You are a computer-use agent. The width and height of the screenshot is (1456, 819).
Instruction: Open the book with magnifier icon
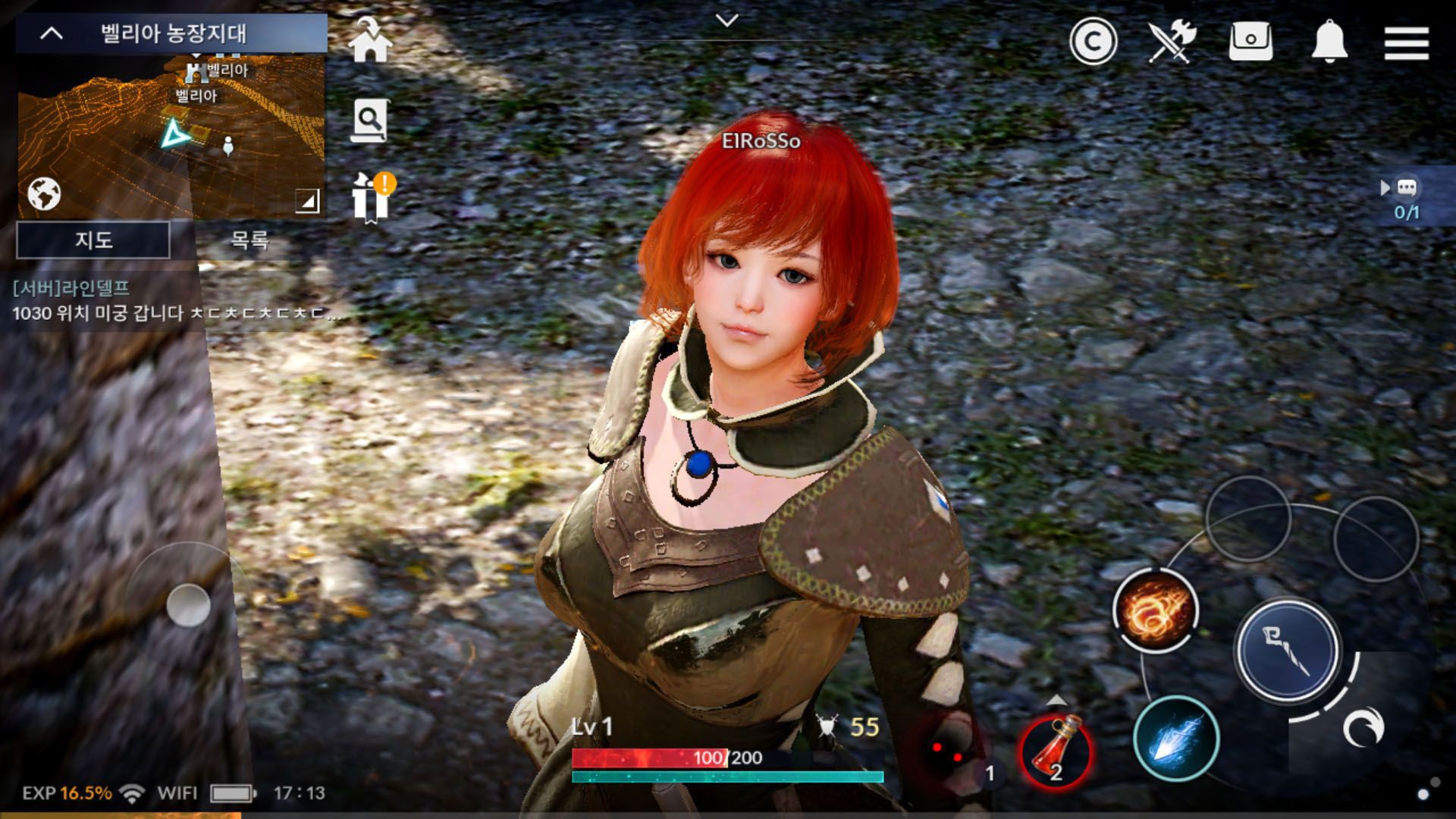click(370, 120)
